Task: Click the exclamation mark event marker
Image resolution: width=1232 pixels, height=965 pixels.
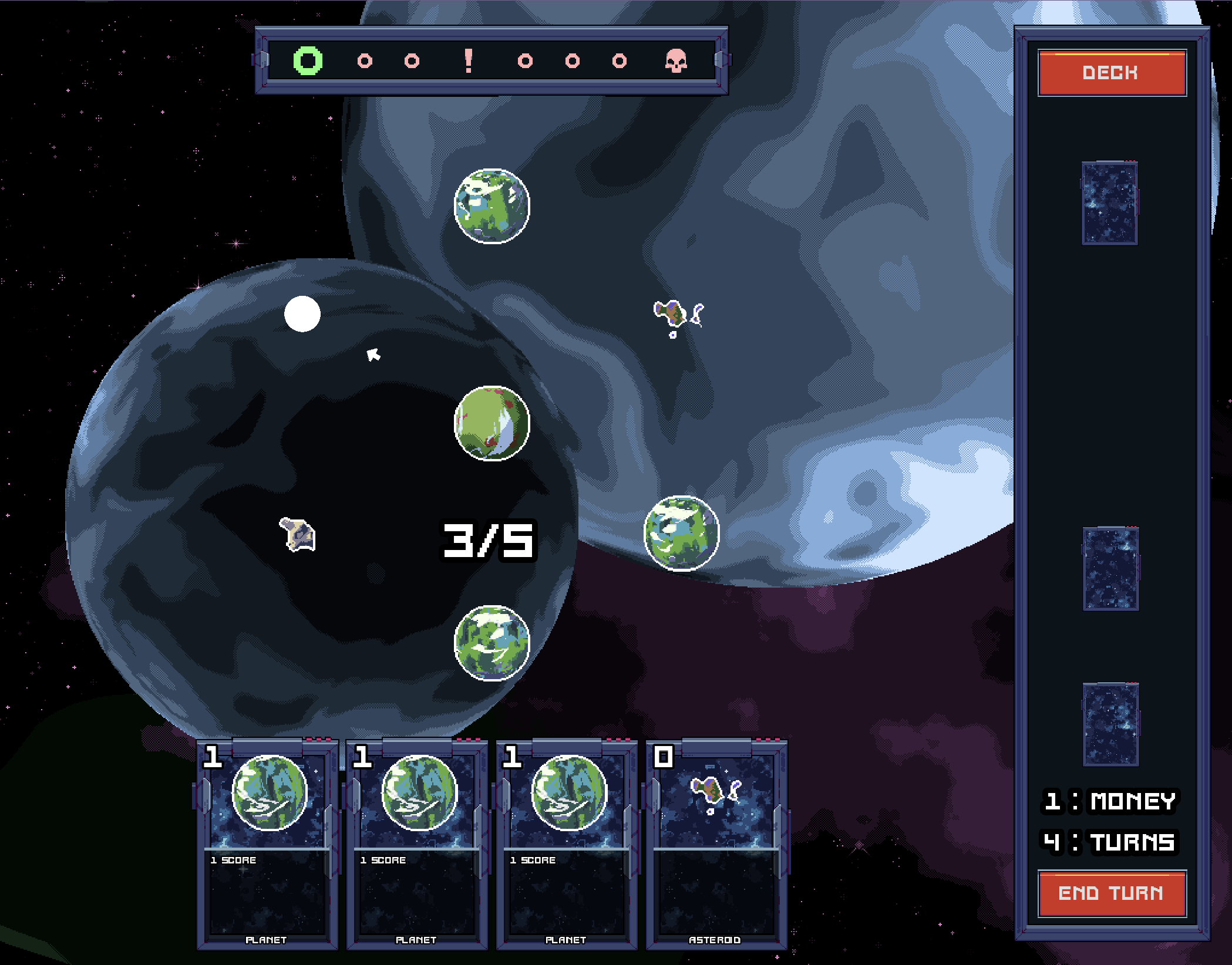Action: [468, 60]
